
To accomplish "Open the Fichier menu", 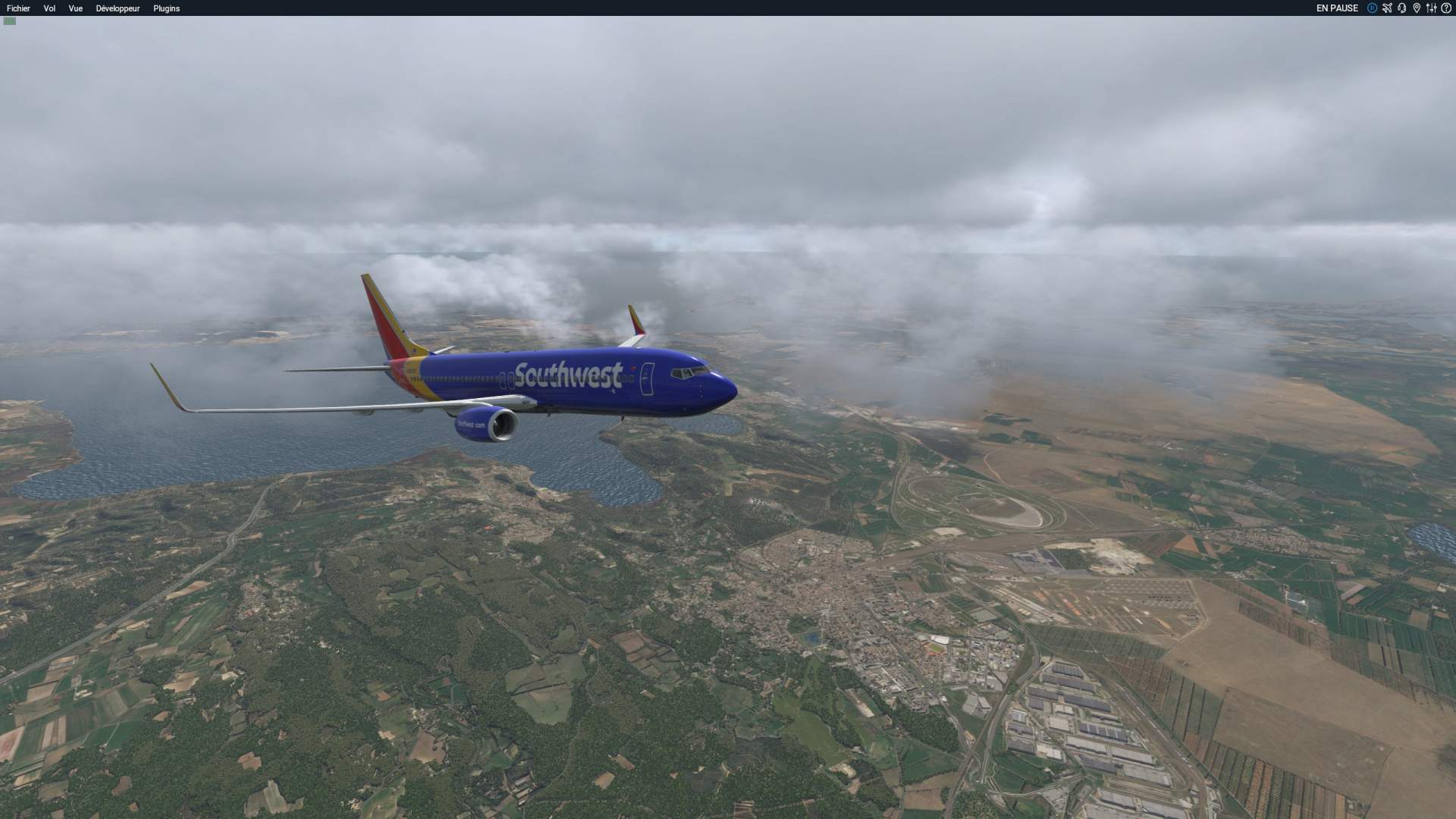I will 18,8.
